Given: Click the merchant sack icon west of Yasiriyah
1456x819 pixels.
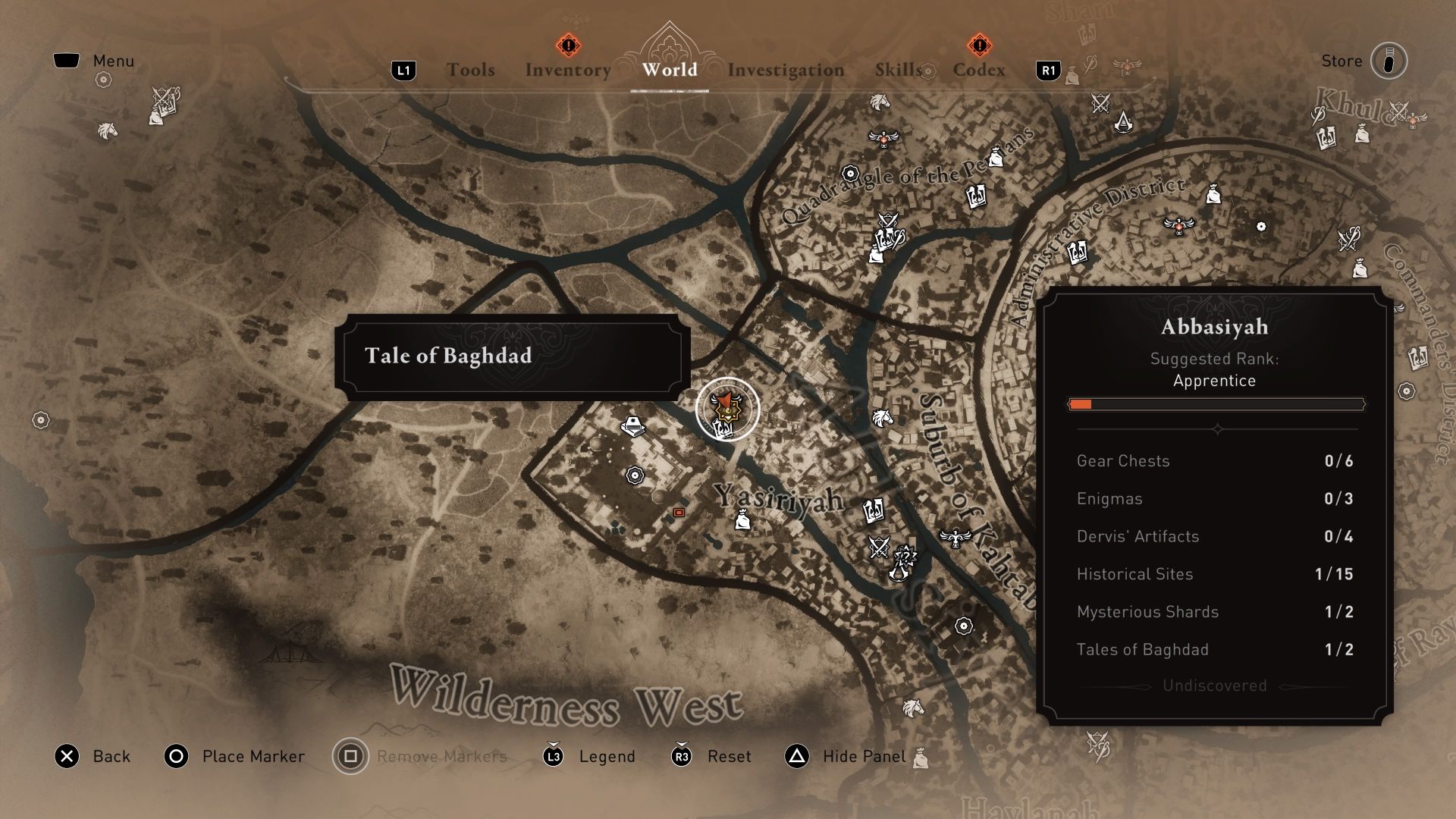Looking at the screenshot, I should 742,520.
